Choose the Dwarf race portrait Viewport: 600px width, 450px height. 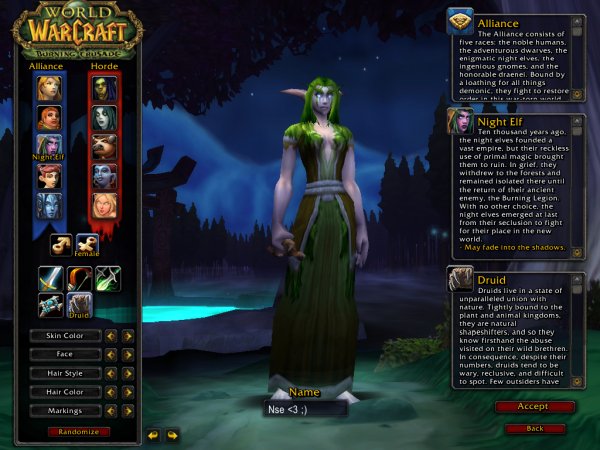coord(49,118)
